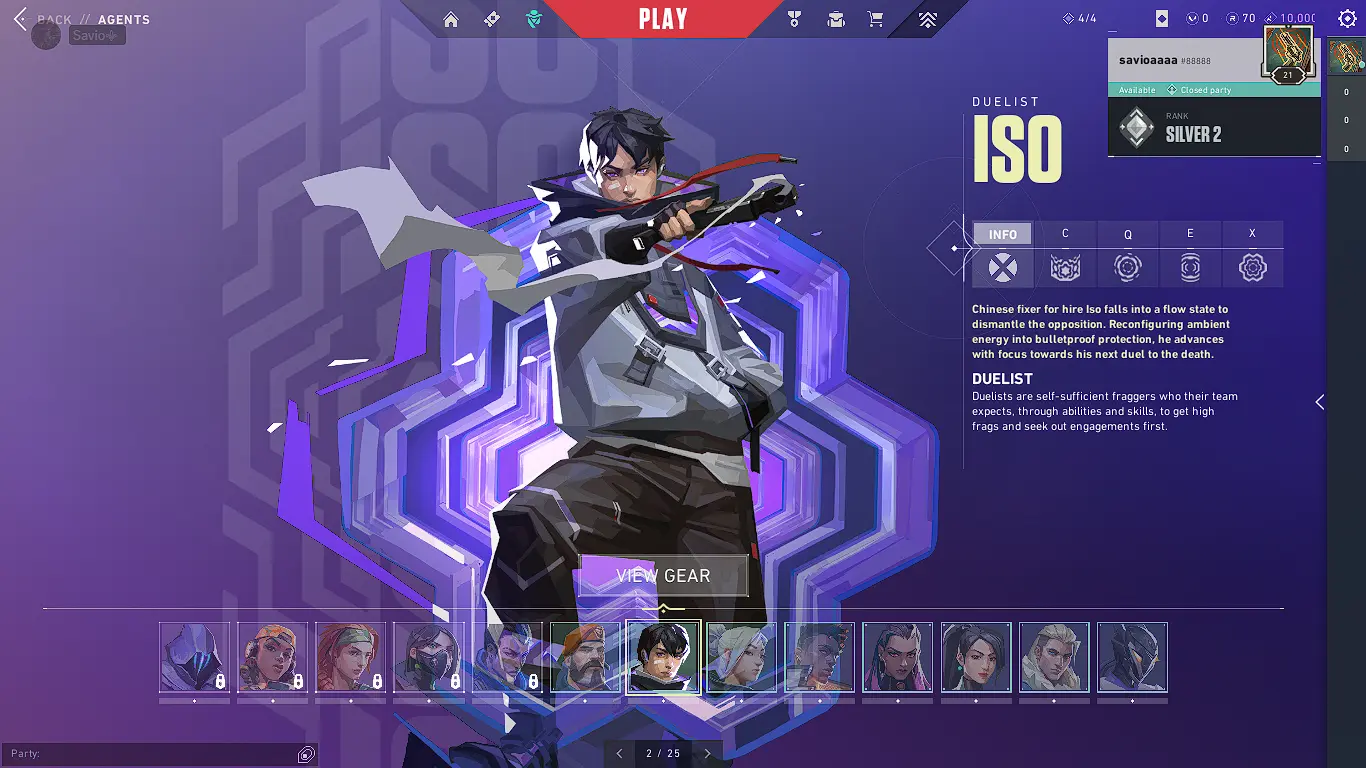Click the daily checkpoint 4/4 progress indicator
The height and width of the screenshot is (768, 1366).
pyautogui.click(x=1080, y=17)
